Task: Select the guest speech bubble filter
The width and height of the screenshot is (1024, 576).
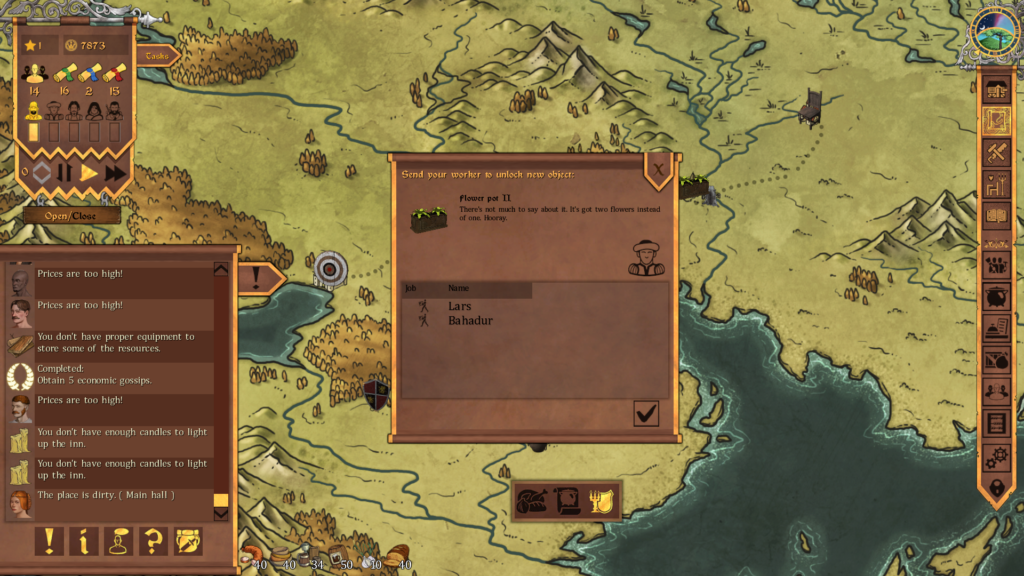Action: coord(119,541)
